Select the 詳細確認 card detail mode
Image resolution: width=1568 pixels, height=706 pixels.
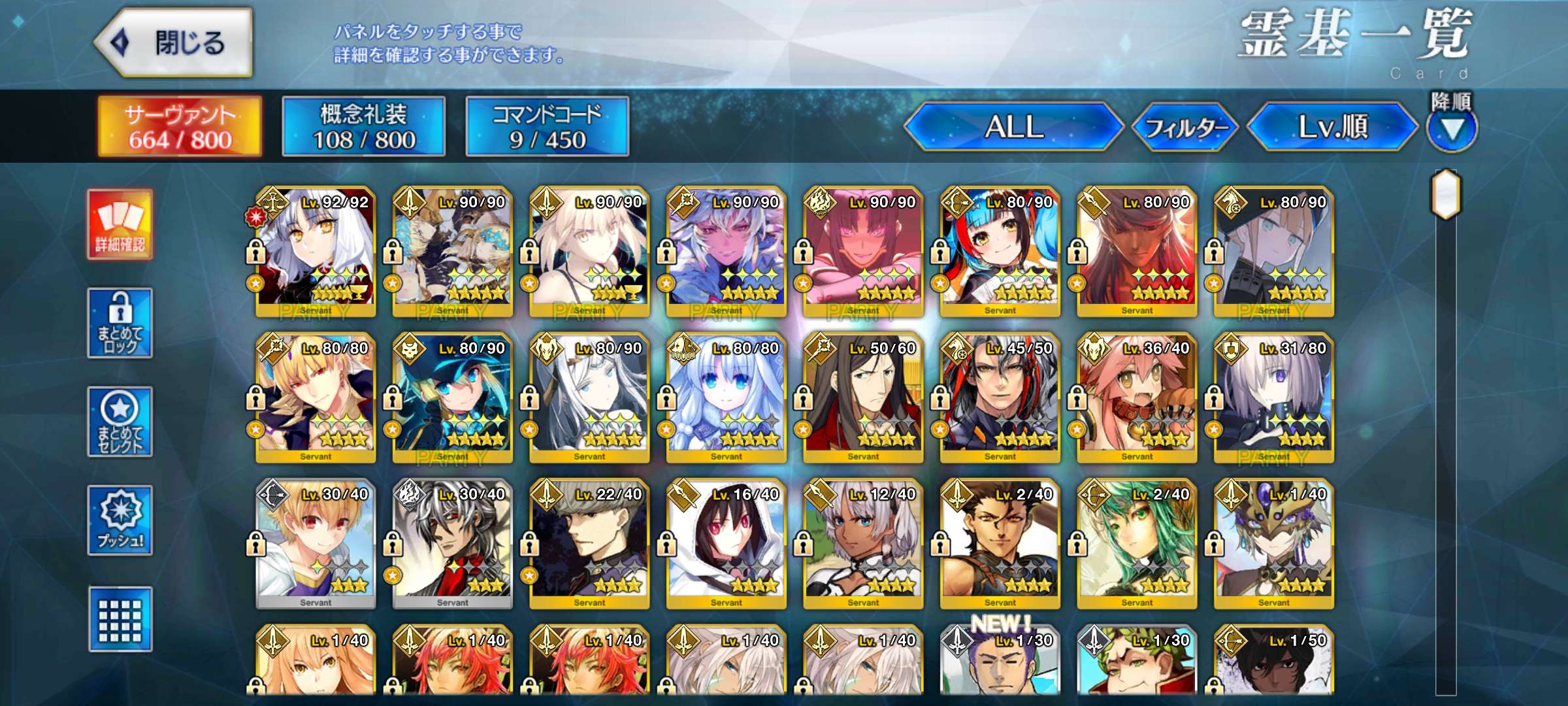(x=120, y=225)
